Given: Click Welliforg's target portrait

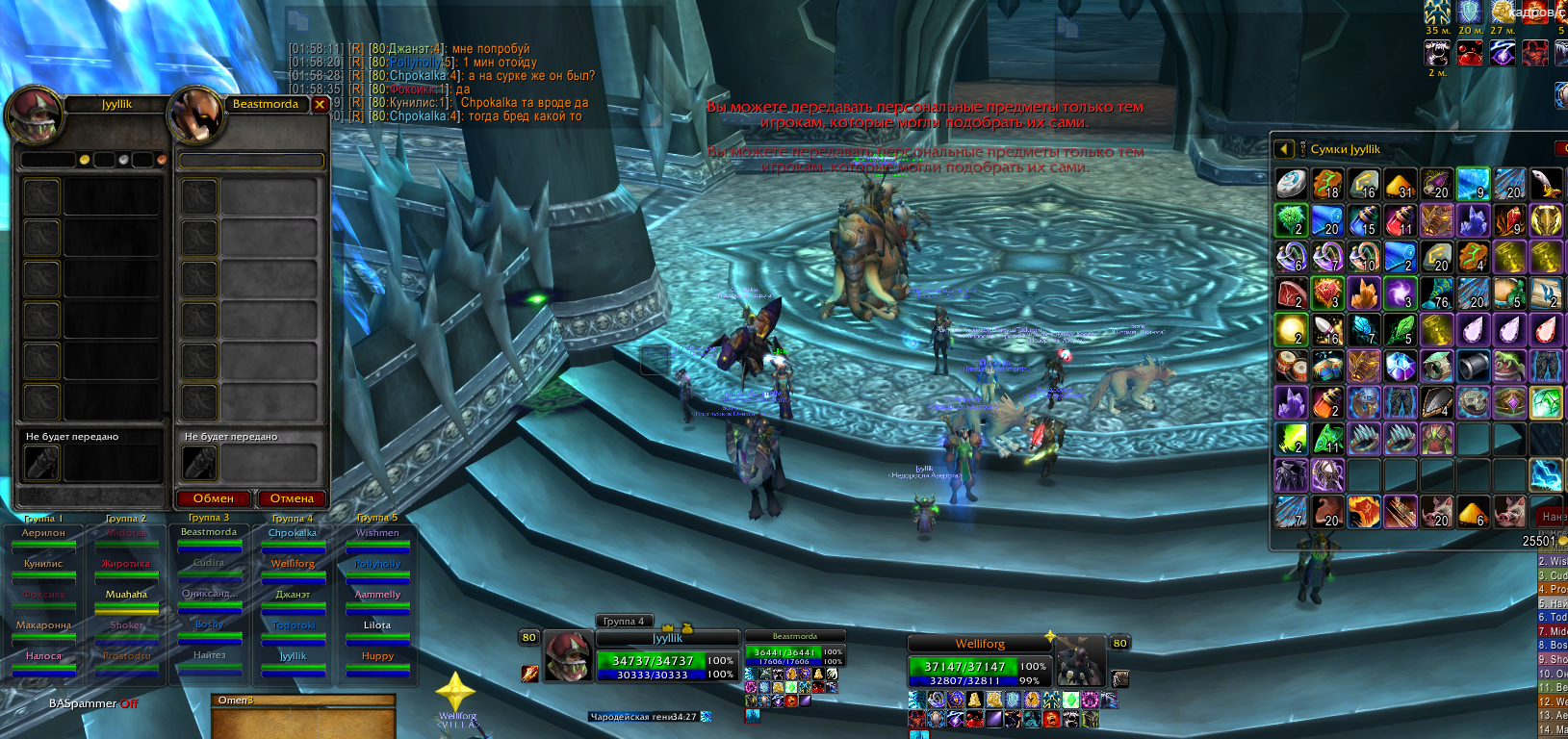Looking at the screenshot, I should click(1080, 660).
